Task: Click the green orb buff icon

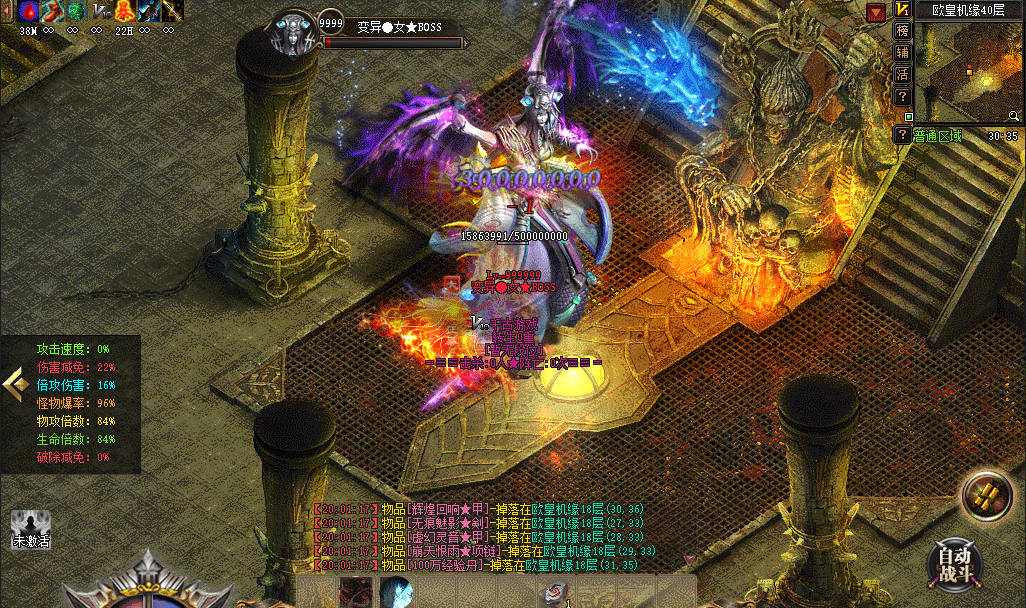Action: tap(76, 12)
